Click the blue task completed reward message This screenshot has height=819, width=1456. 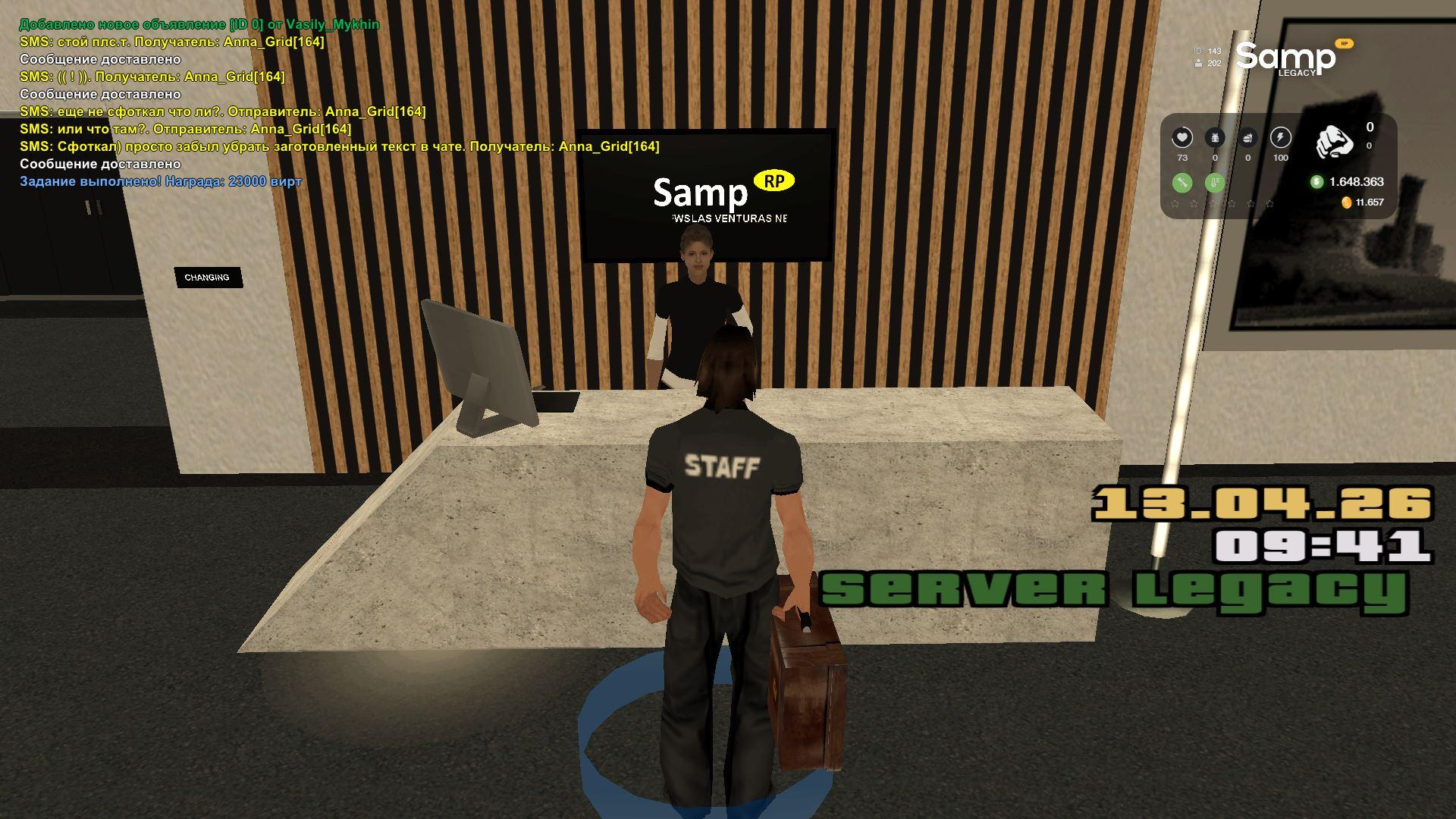[x=161, y=181]
